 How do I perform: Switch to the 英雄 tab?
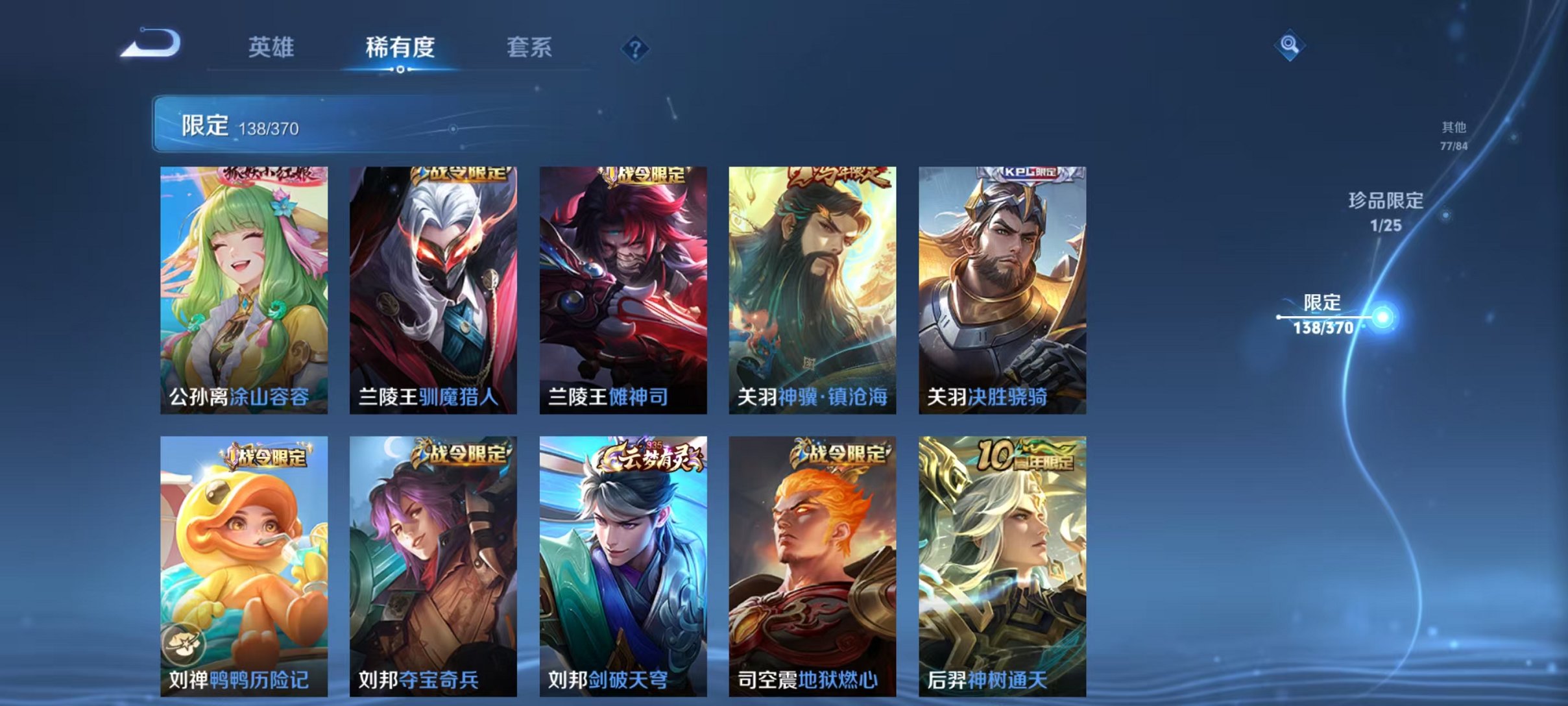(272, 47)
